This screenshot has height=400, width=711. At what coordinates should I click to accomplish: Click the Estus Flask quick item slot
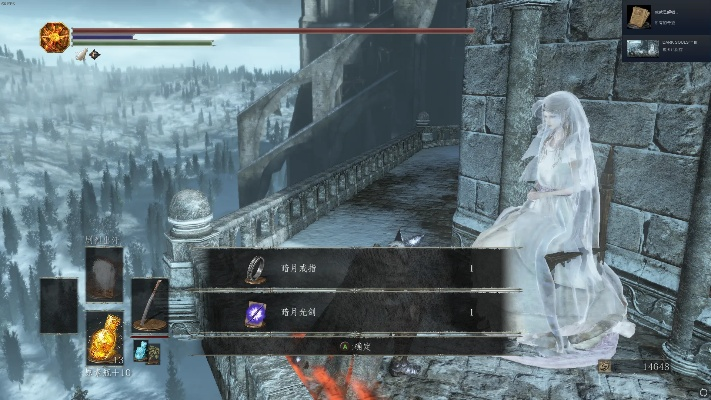104,336
